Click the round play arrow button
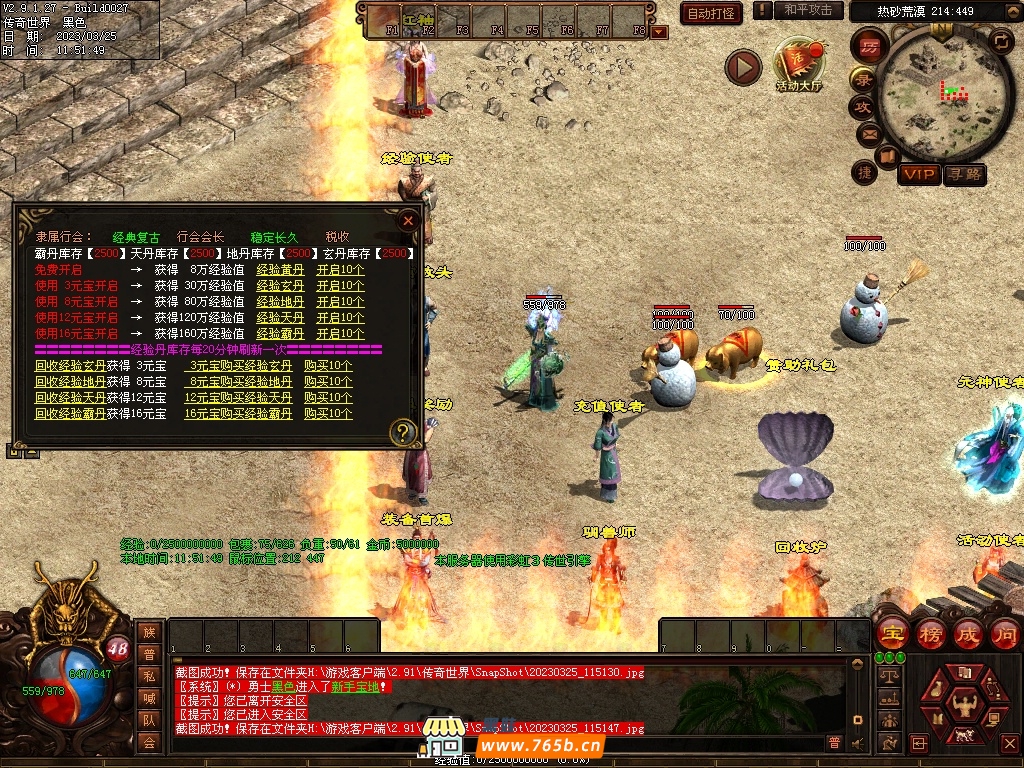This screenshot has width=1024, height=768. (743, 68)
